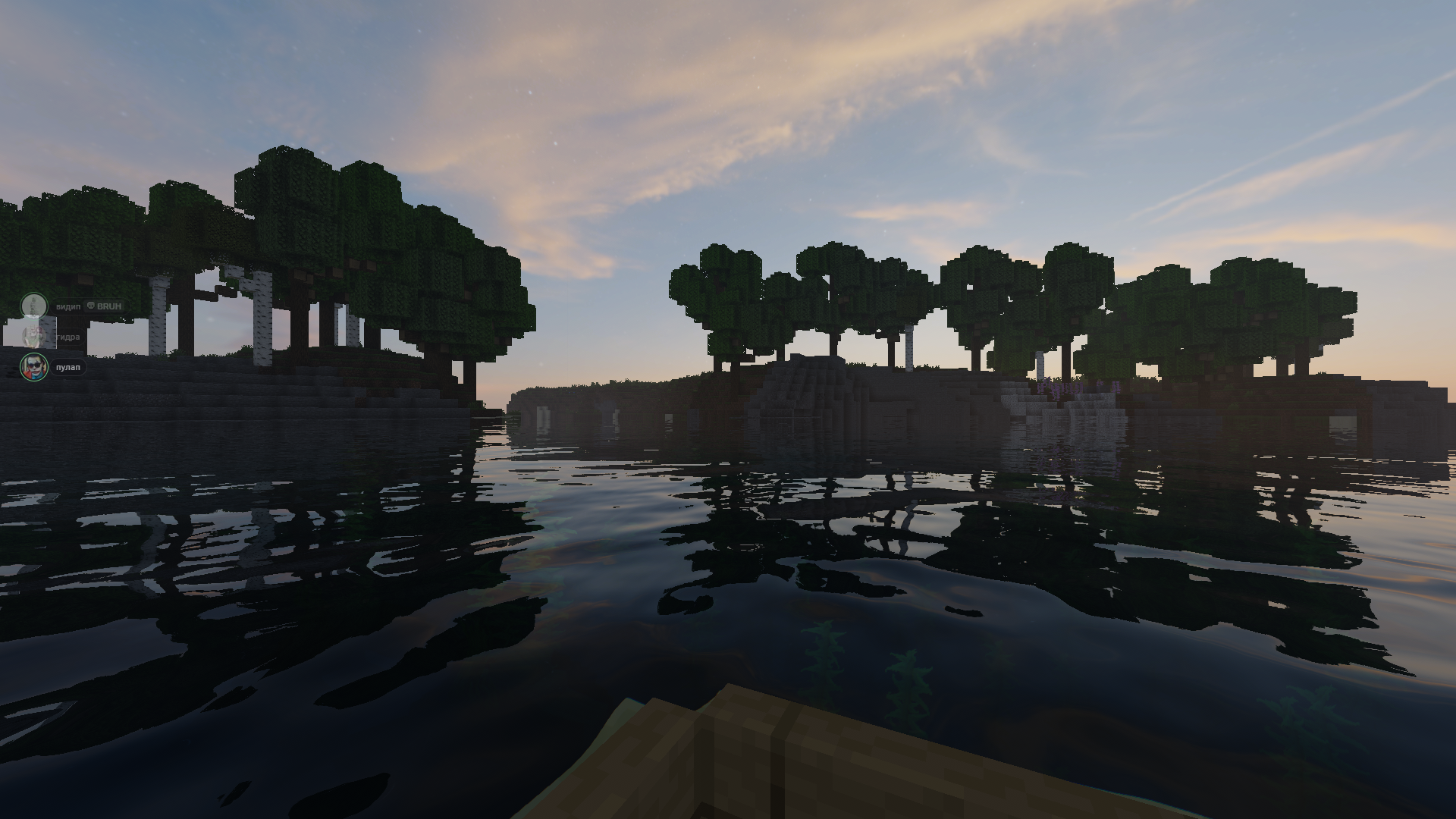Click the BRUH text label
Screen dimensions: 1456x819
coord(109,306)
